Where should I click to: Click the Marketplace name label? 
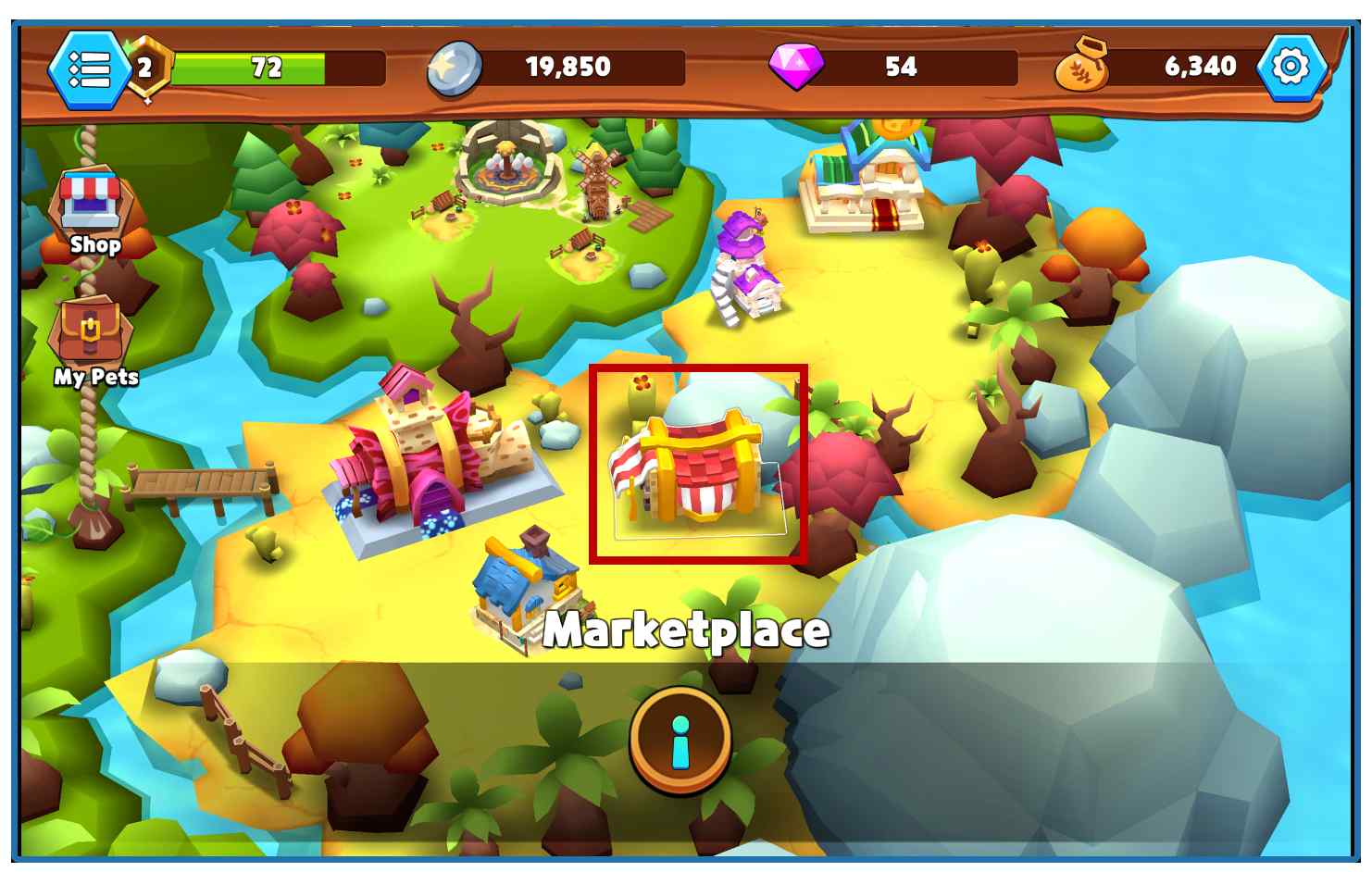(686, 630)
